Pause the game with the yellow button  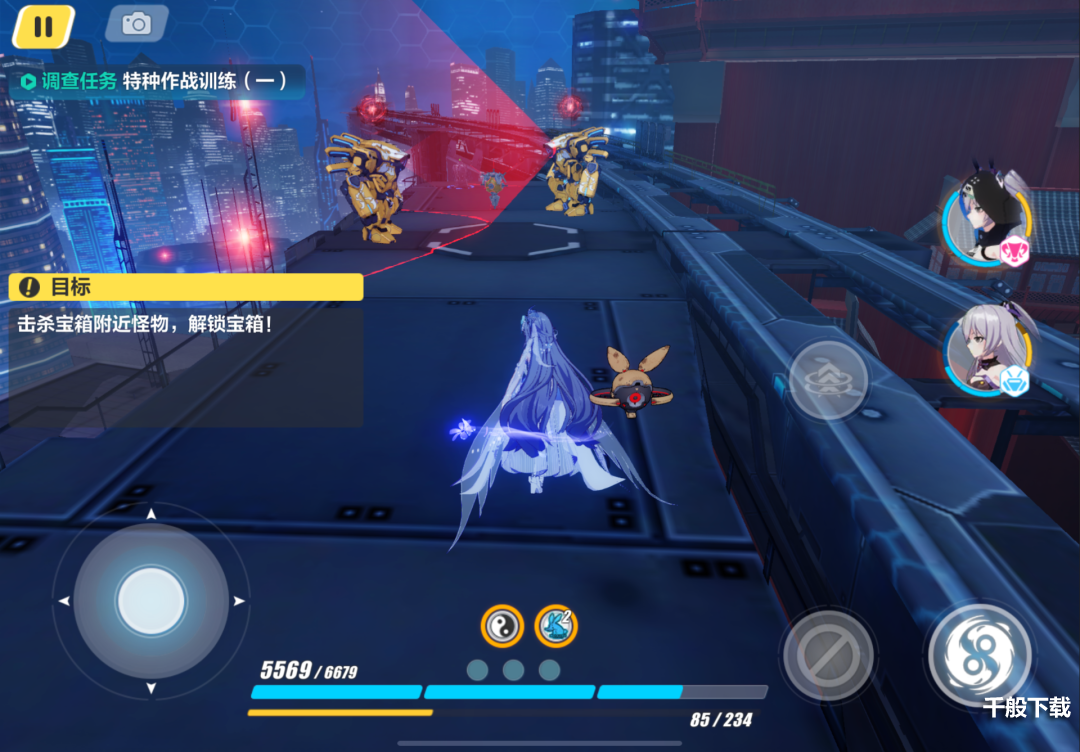43,26
